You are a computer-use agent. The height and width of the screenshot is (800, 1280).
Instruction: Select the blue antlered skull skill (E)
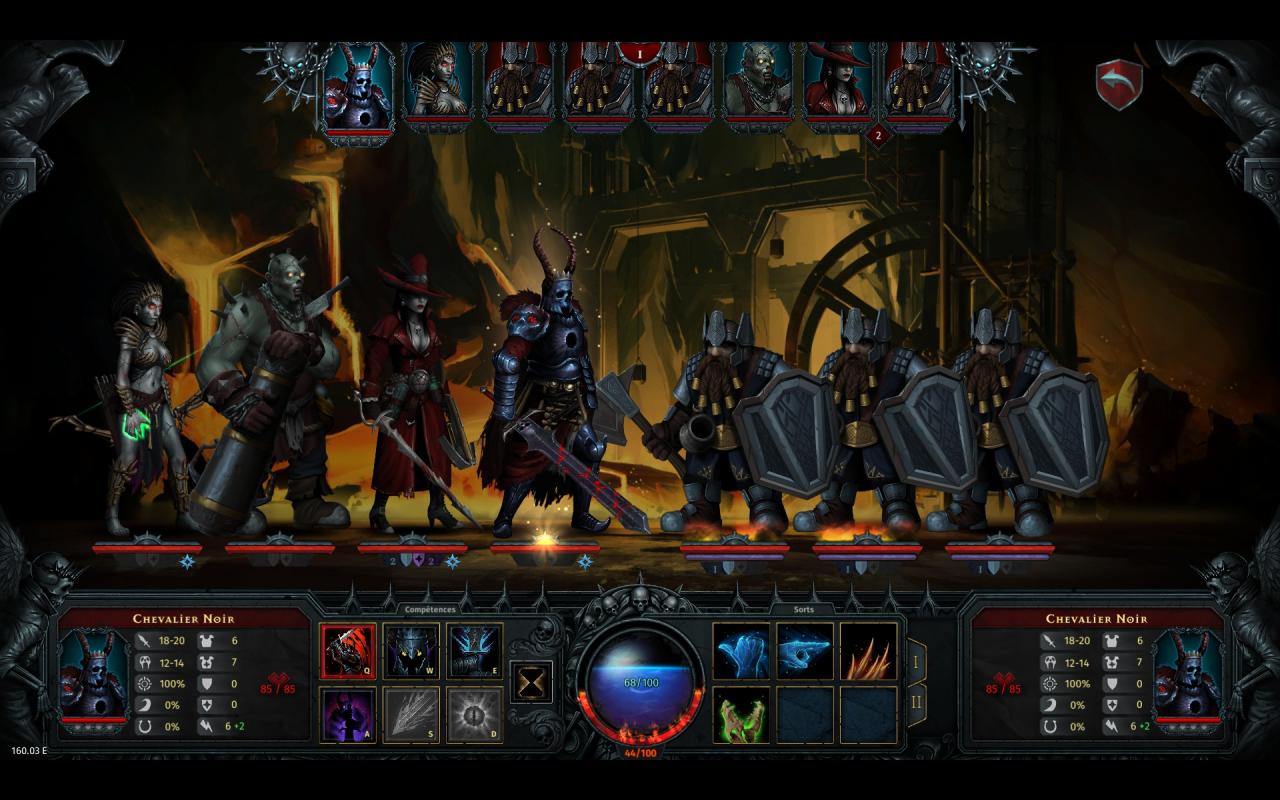(x=474, y=651)
